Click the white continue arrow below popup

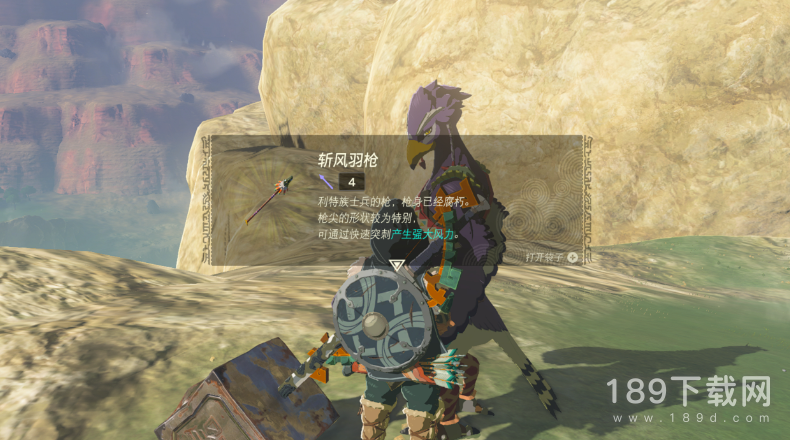397,265
